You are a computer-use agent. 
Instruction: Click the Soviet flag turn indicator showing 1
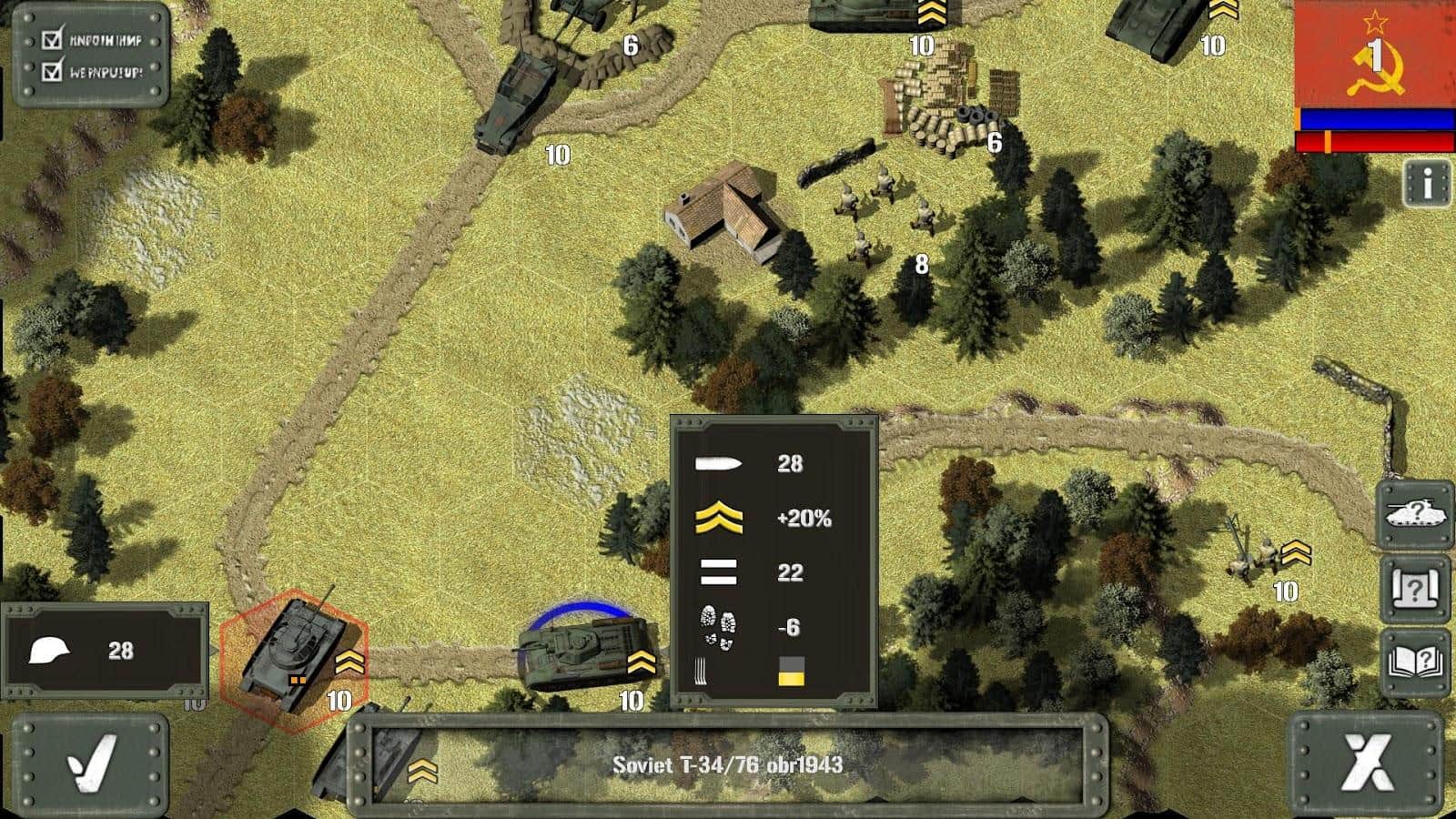pos(1374,55)
